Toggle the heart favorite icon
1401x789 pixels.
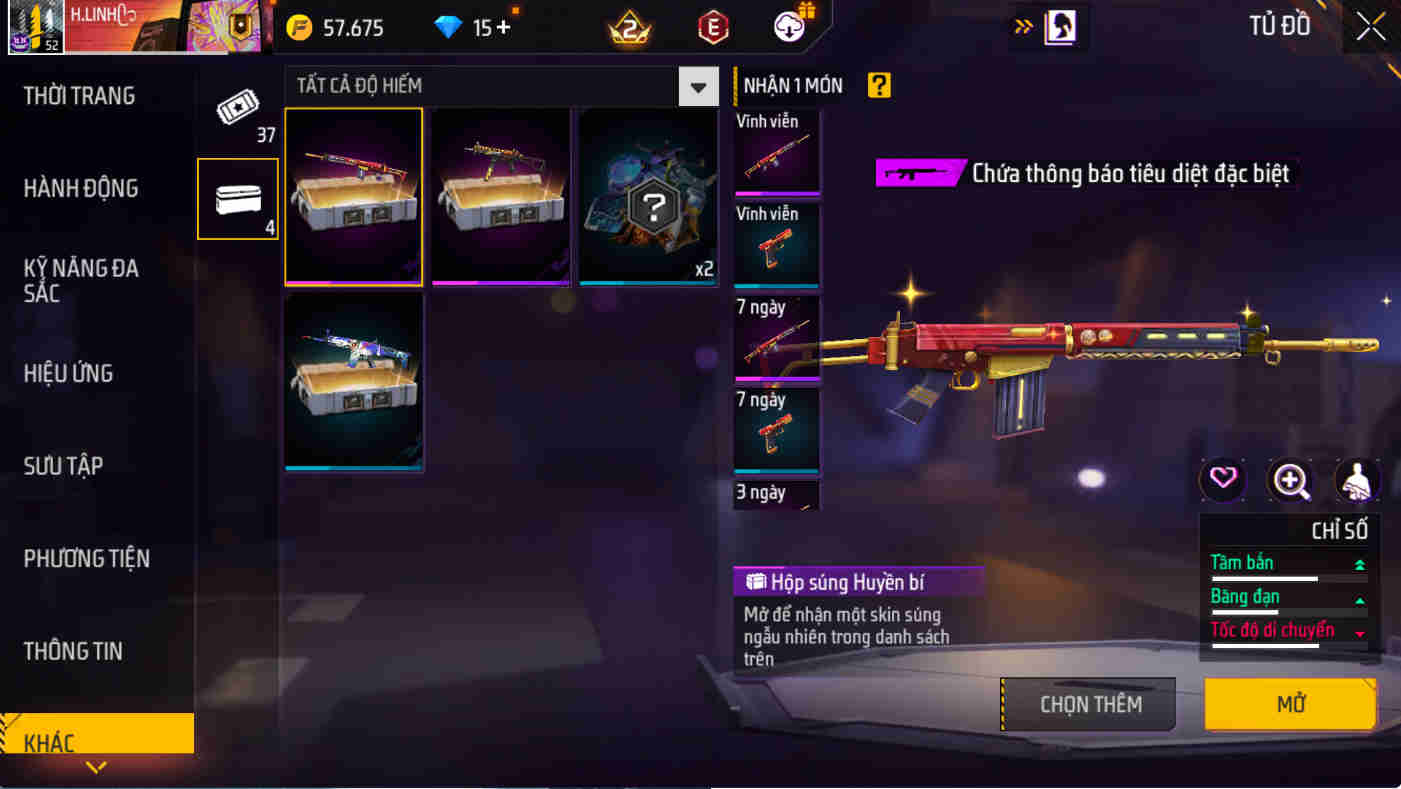(x=1220, y=480)
